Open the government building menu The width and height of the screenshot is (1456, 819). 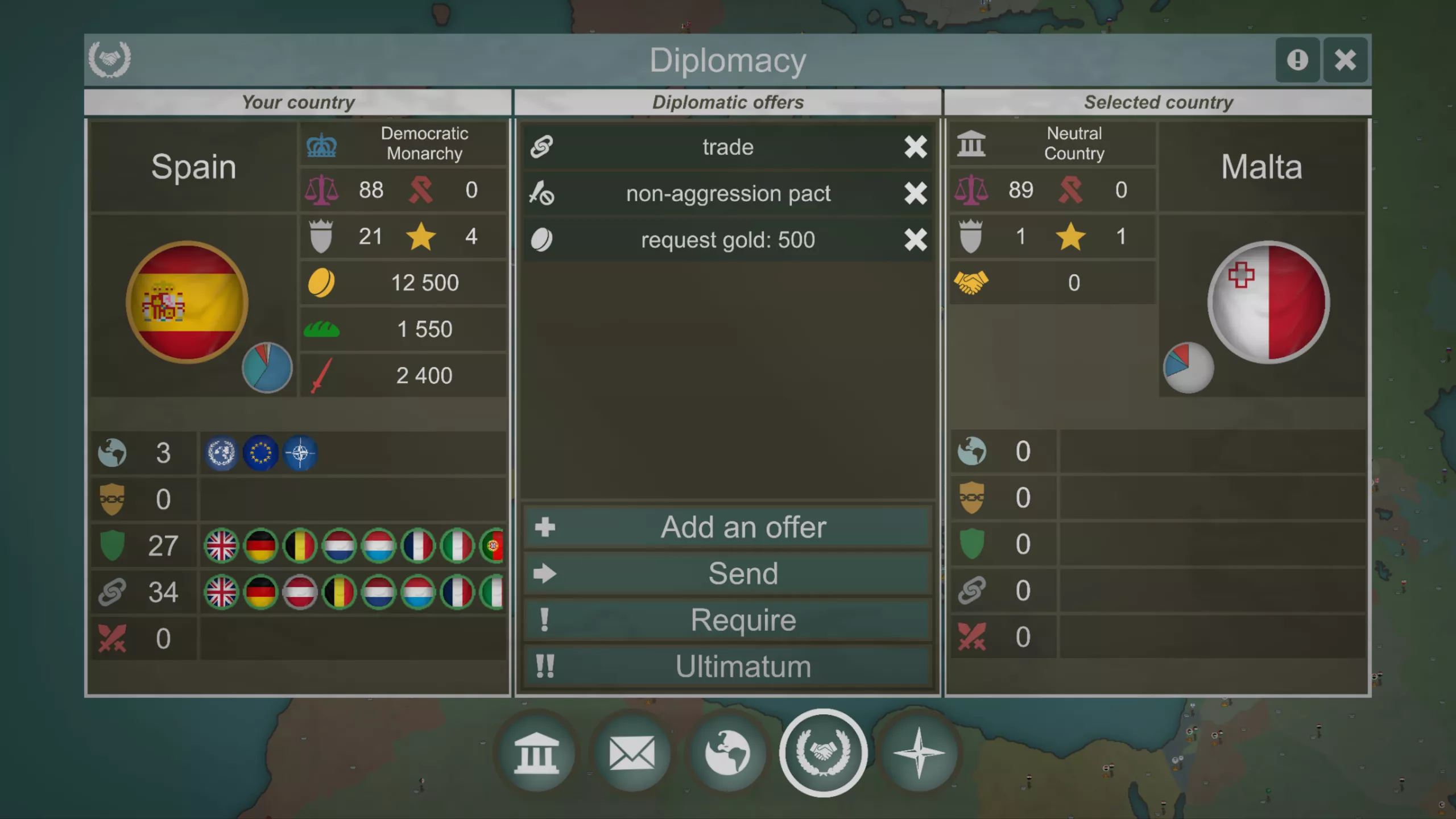pyautogui.click(x=536, y=754)
